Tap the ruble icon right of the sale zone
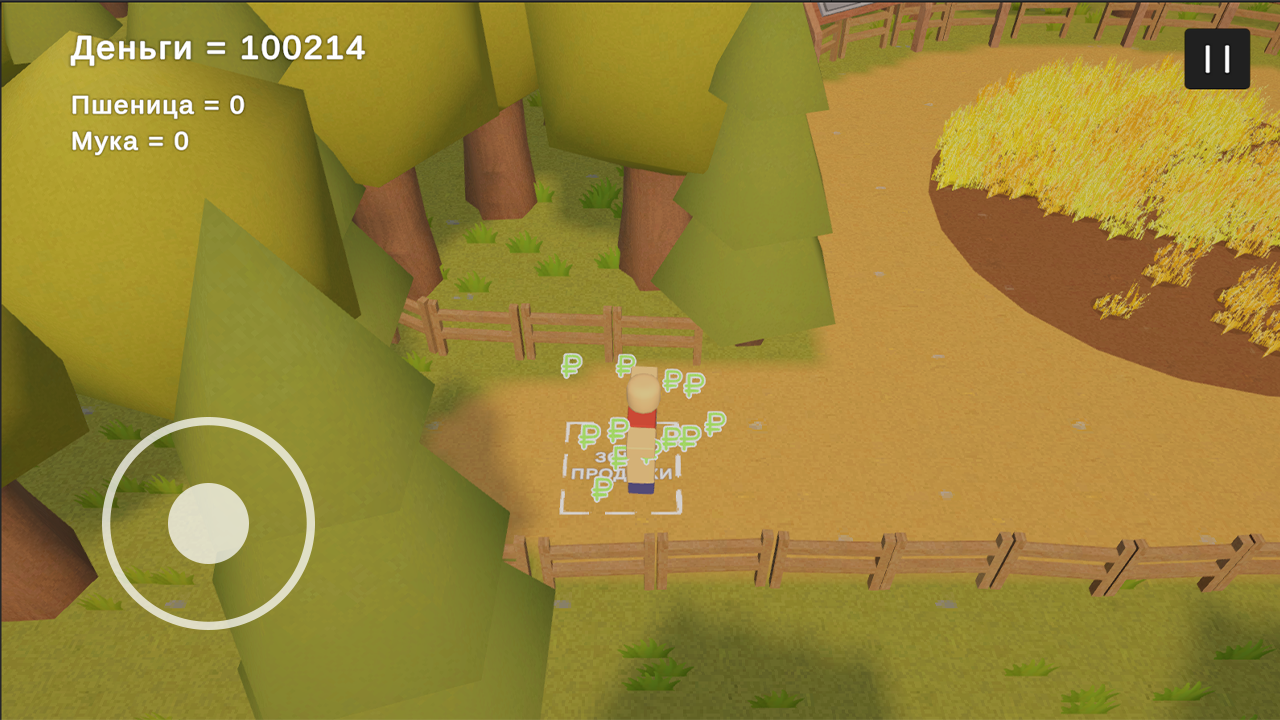Viewport: 1280px width, 720px height. (713, 424)
